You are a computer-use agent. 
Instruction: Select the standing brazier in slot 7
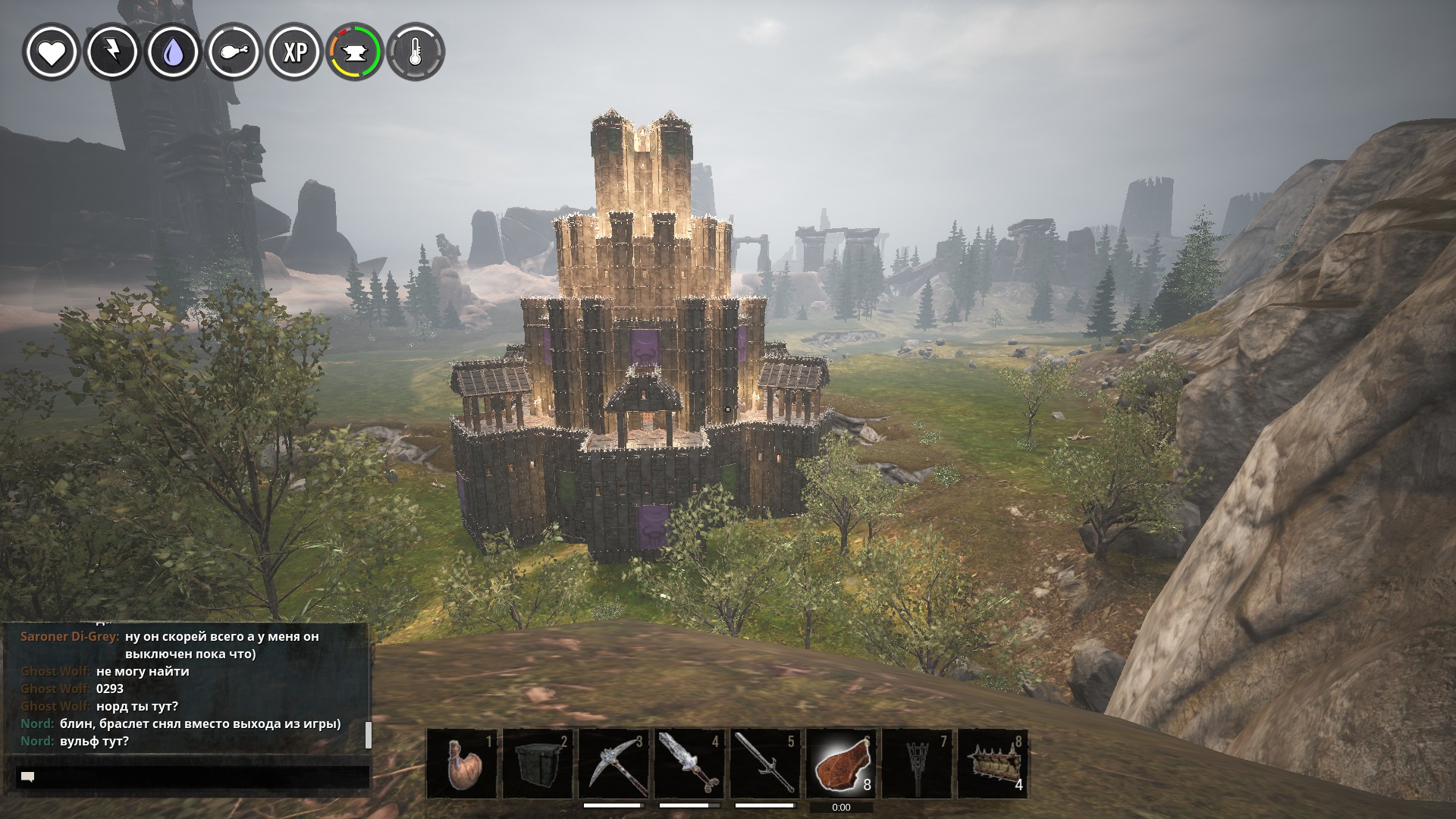point(917,764)
